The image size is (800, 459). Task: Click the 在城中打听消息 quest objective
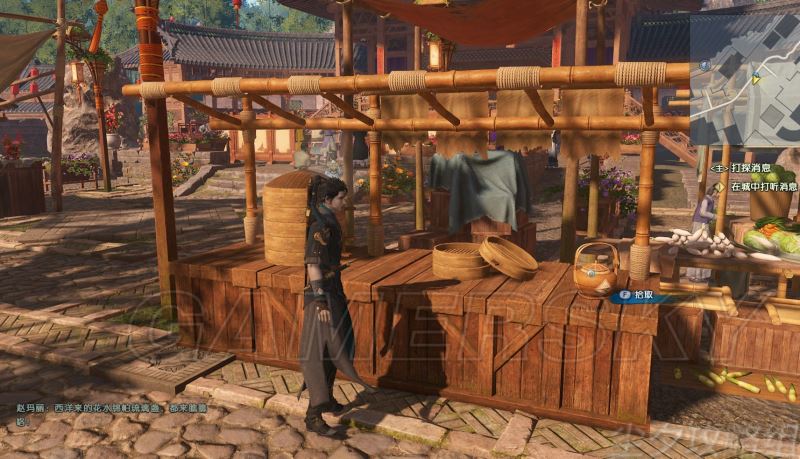(x=763, y=187)
